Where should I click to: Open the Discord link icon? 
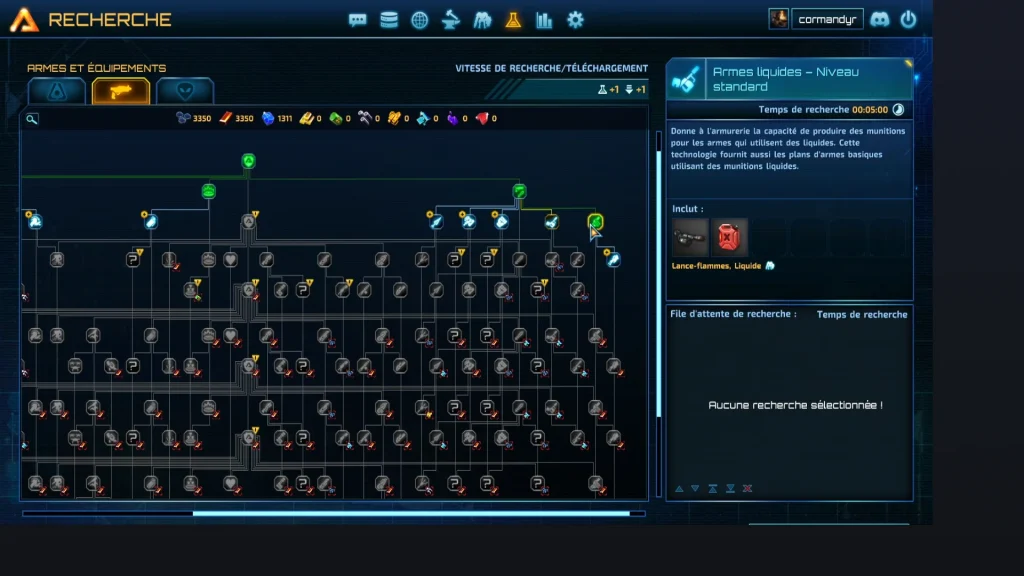tap(880, 19)
